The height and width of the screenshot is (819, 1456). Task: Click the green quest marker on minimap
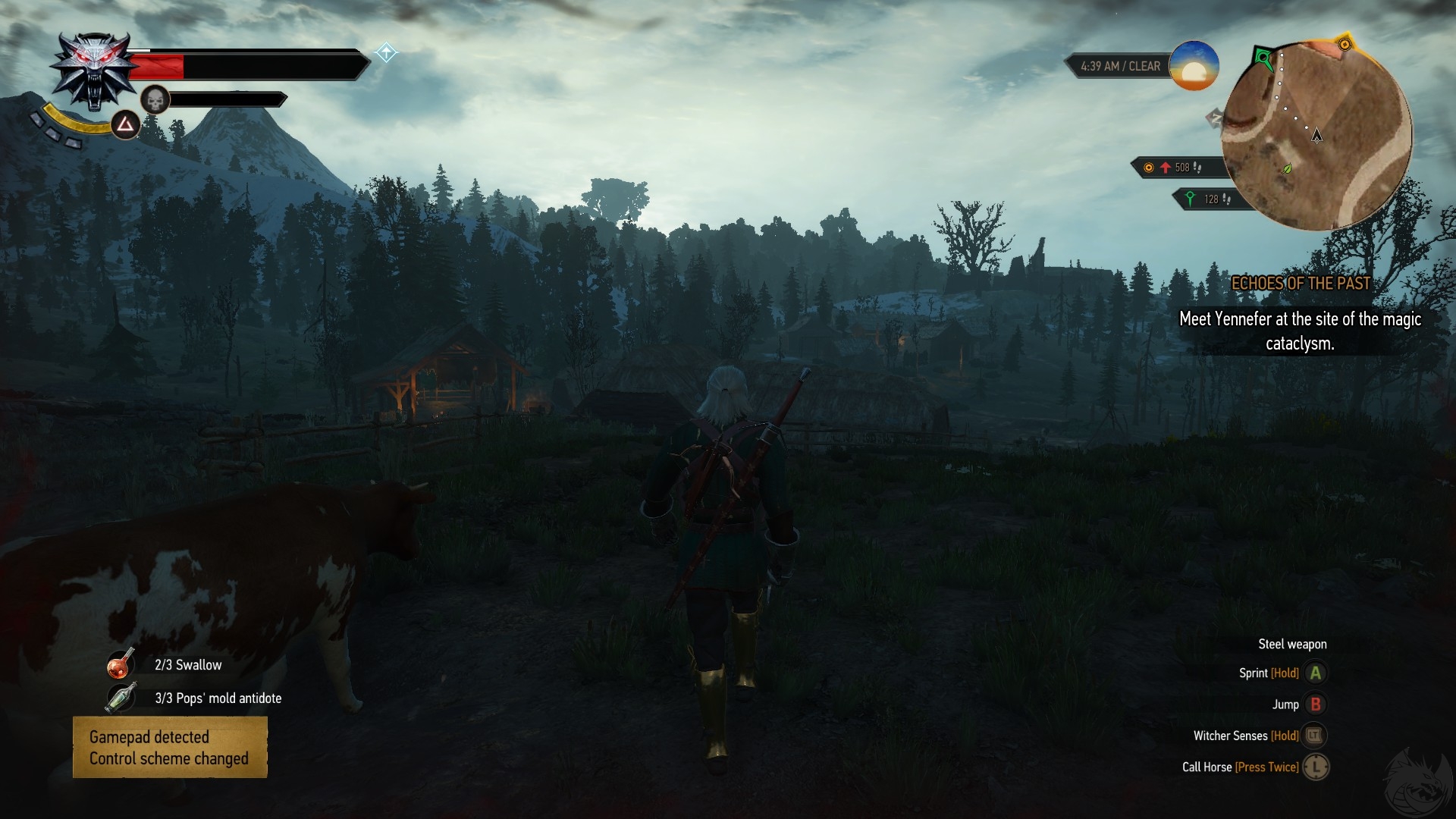tap(1263, 57)
